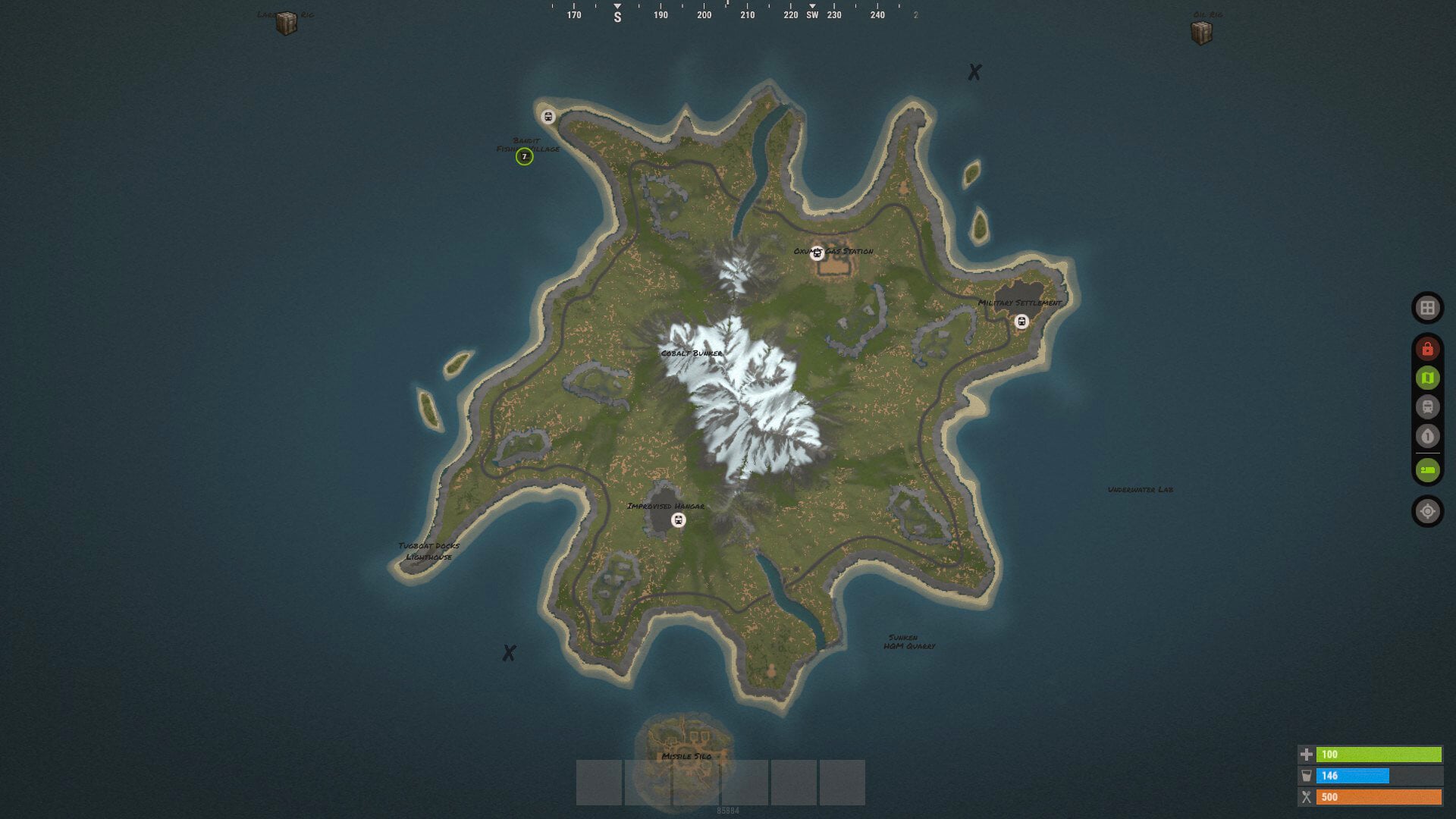Toggle the map grid button
Viewport: 1456px width, 819px height.
pyautogui.click(x=1427, y=308)
